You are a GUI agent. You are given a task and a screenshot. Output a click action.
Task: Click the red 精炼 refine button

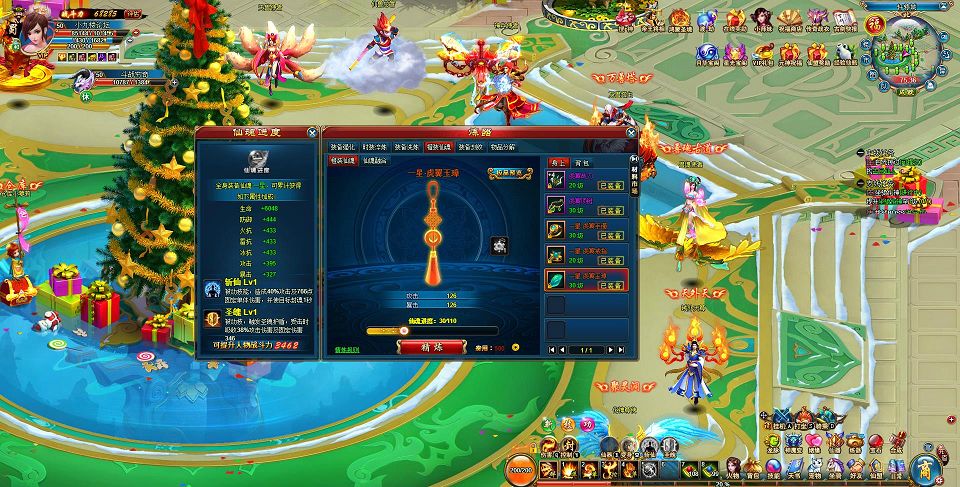tap(430, 346)
